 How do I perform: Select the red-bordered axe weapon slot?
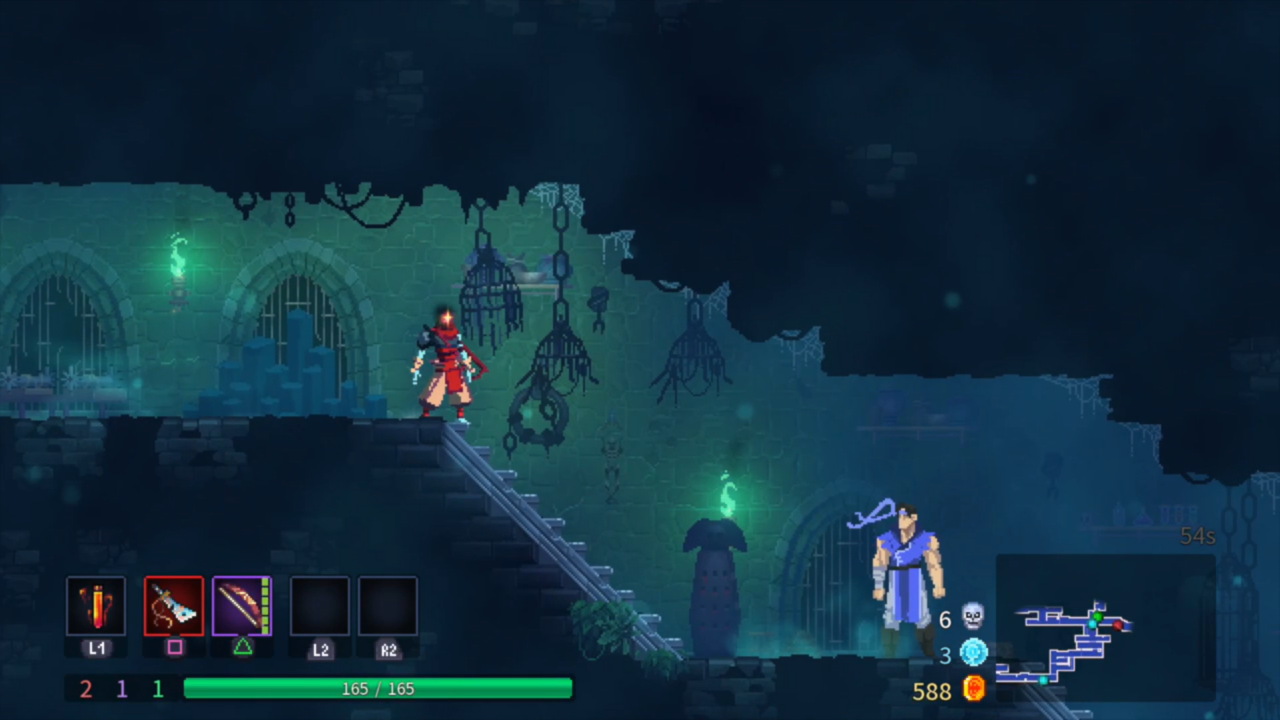(174, 606)
